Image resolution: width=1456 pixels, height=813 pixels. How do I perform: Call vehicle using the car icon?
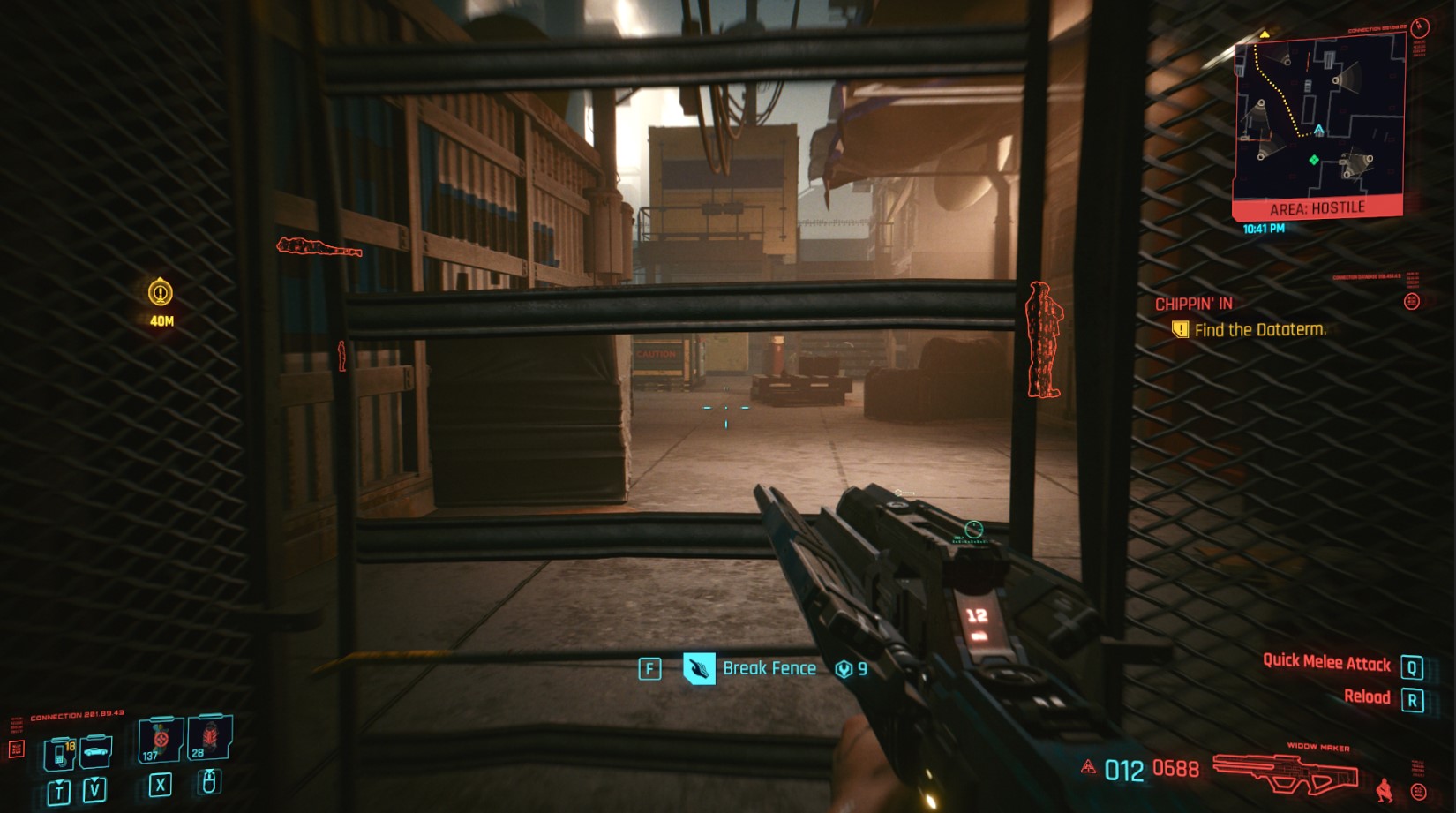click(x=95, y=752)
